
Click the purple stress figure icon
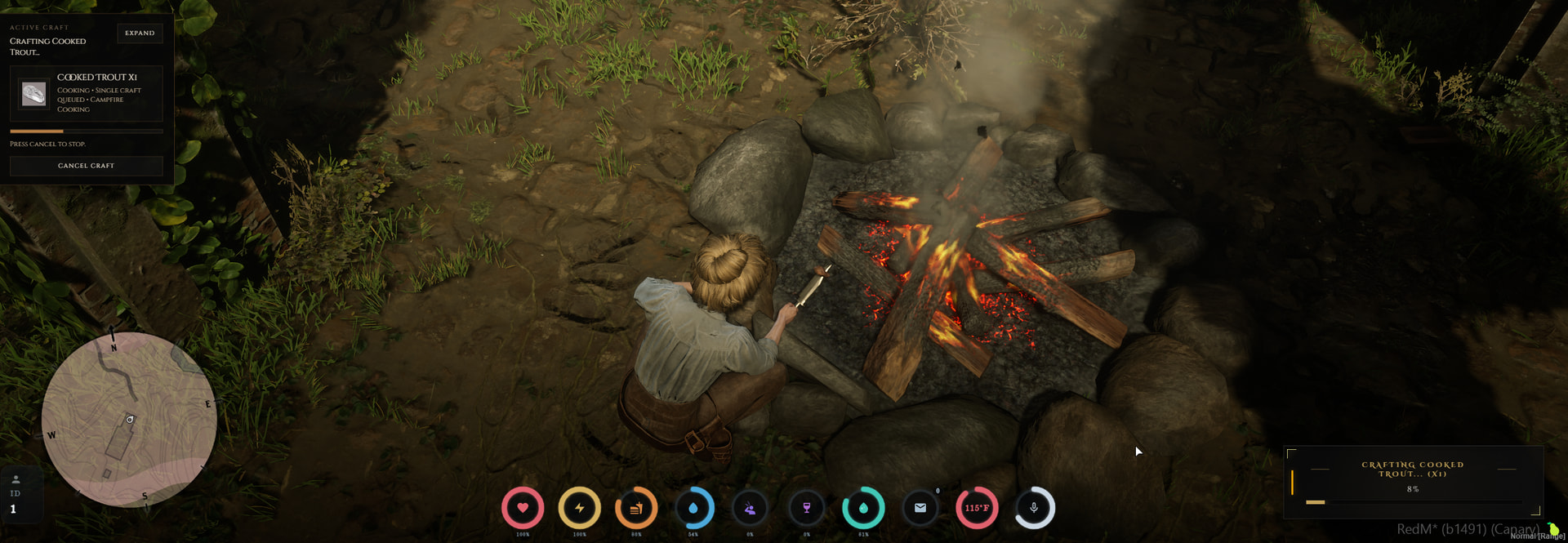pos(750,508)
